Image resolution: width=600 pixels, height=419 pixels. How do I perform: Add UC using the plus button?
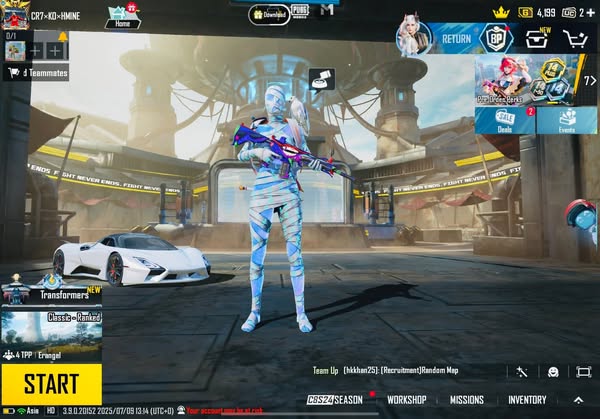pos(592,12)
